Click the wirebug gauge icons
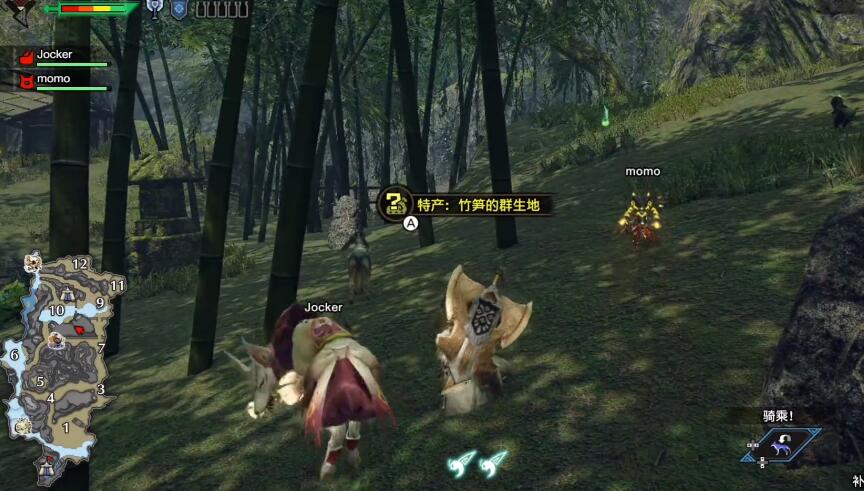 (477, 462)
